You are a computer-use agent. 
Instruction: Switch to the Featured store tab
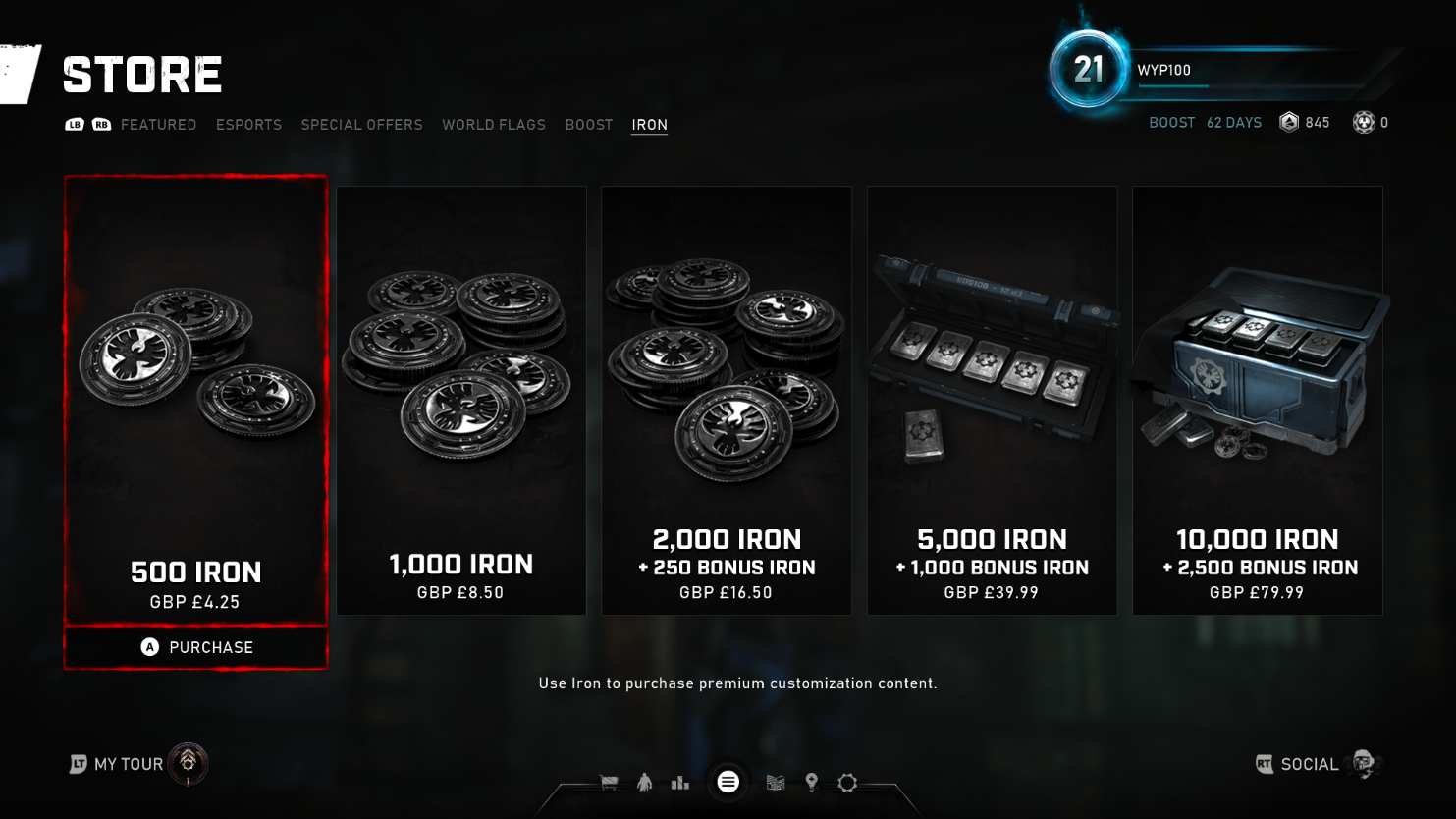(158, 125)
